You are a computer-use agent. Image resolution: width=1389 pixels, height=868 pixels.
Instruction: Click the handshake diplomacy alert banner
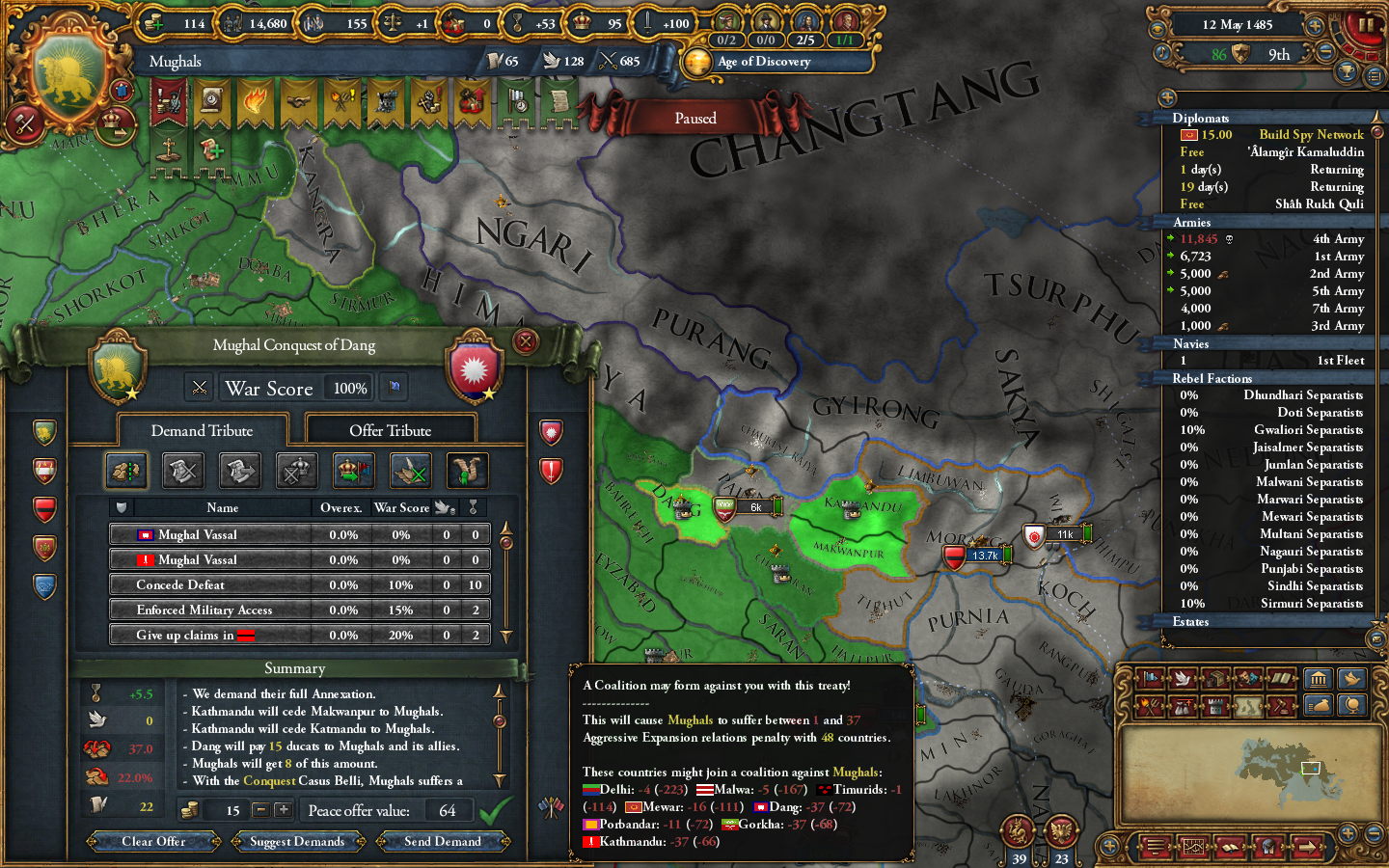299,100
